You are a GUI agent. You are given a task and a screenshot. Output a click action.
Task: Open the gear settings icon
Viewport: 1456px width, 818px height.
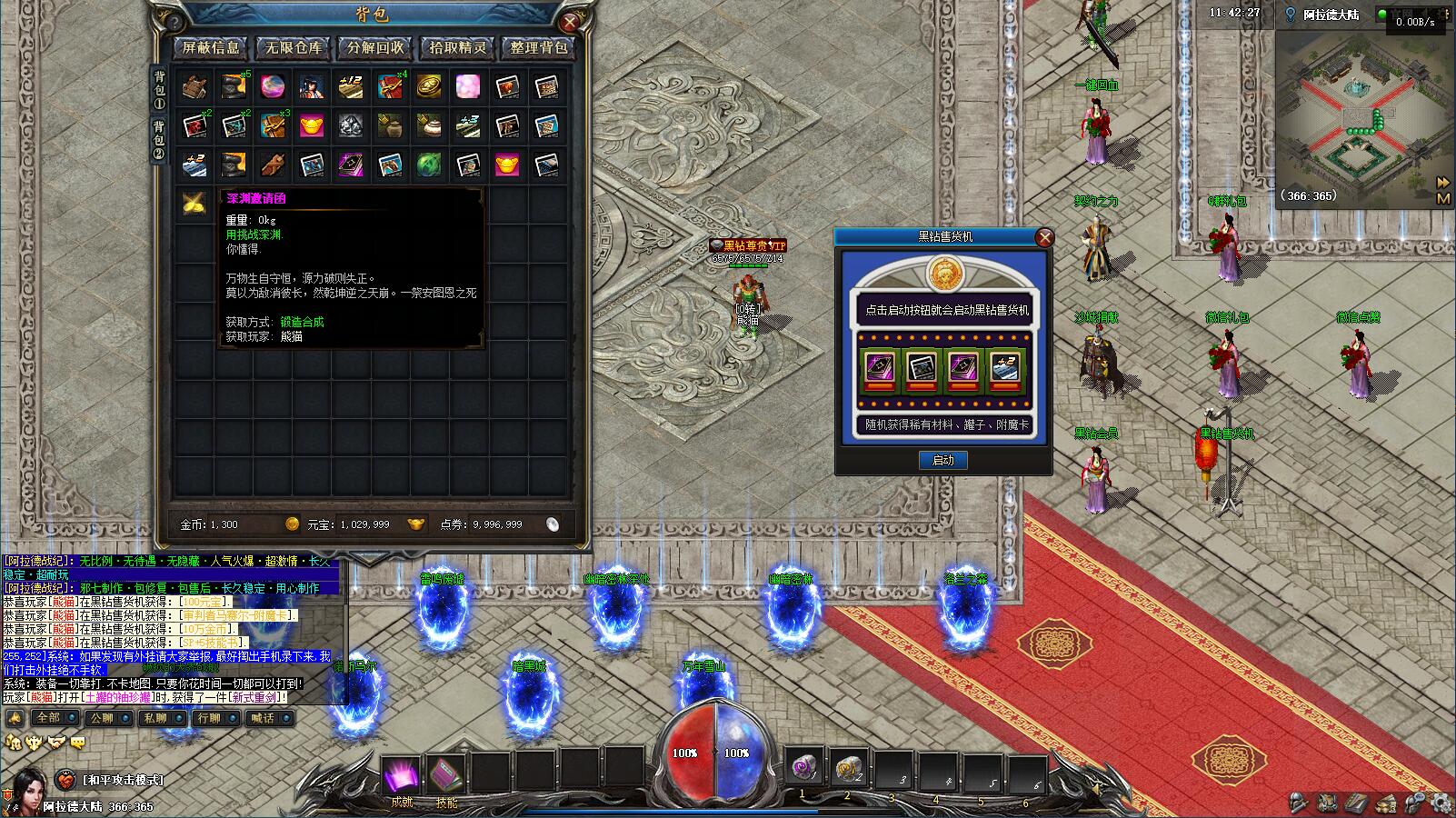(1439, 803)
